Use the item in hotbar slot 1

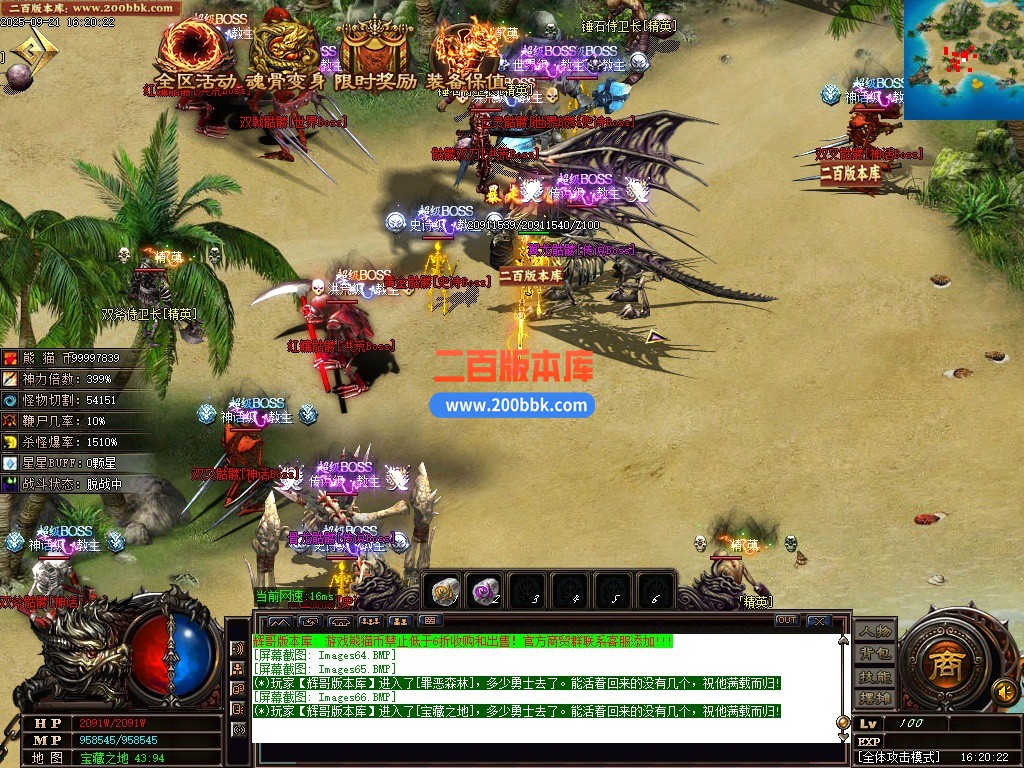click(444, 592)
